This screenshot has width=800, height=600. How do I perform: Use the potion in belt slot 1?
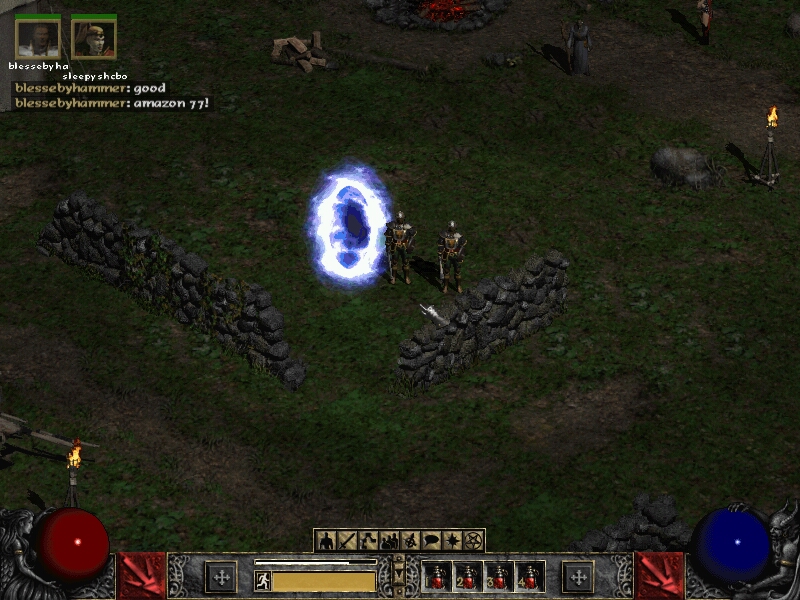pyautogui.click(x=438, y=577)
